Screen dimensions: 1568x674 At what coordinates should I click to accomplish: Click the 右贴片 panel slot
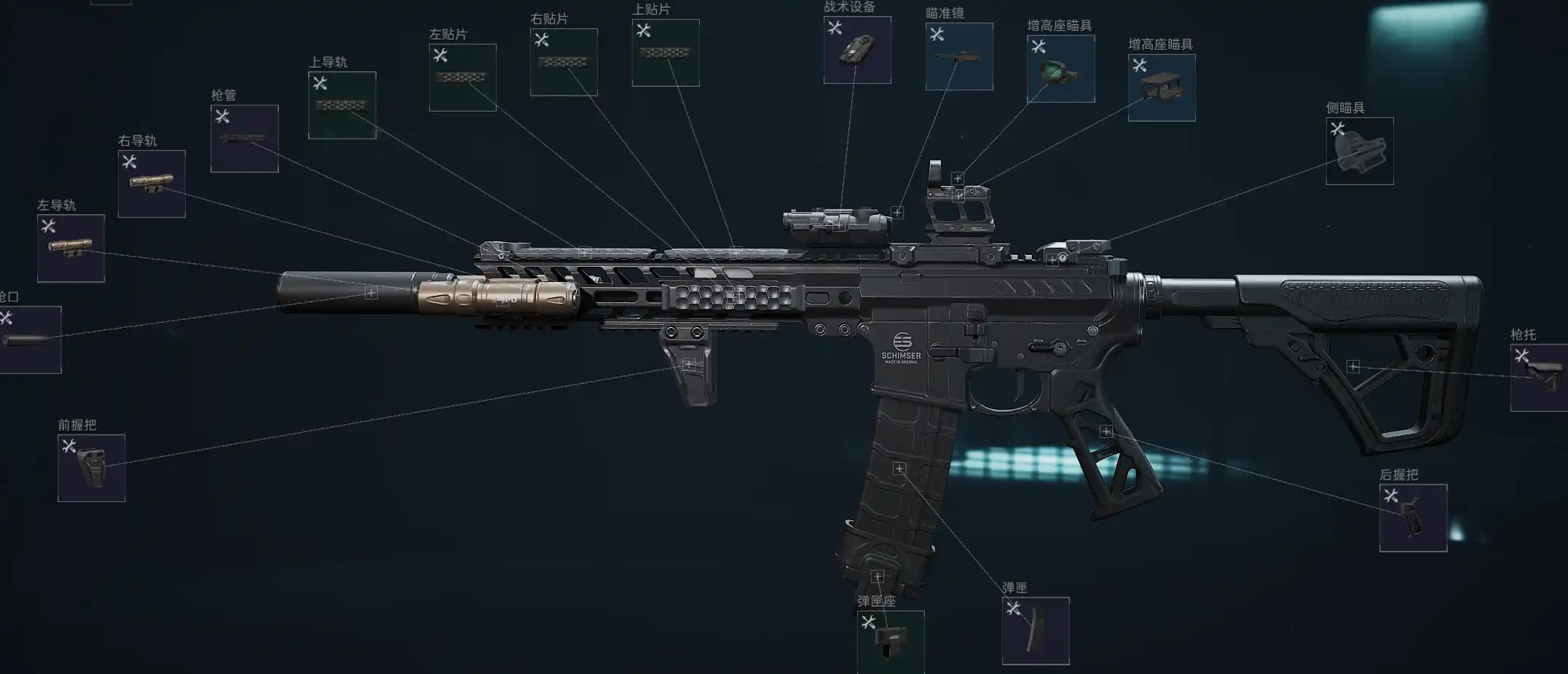point(564,62)
